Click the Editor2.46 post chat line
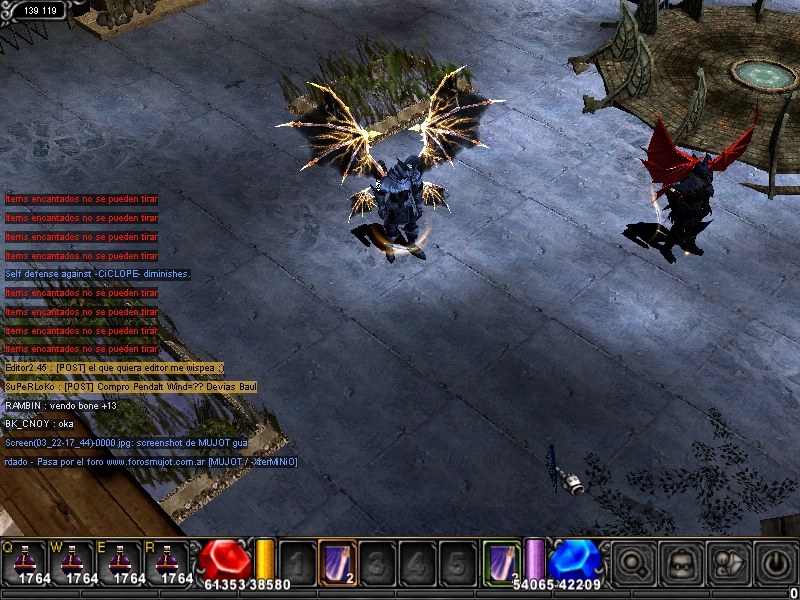 pyautogui.click(x=114, y=368)
